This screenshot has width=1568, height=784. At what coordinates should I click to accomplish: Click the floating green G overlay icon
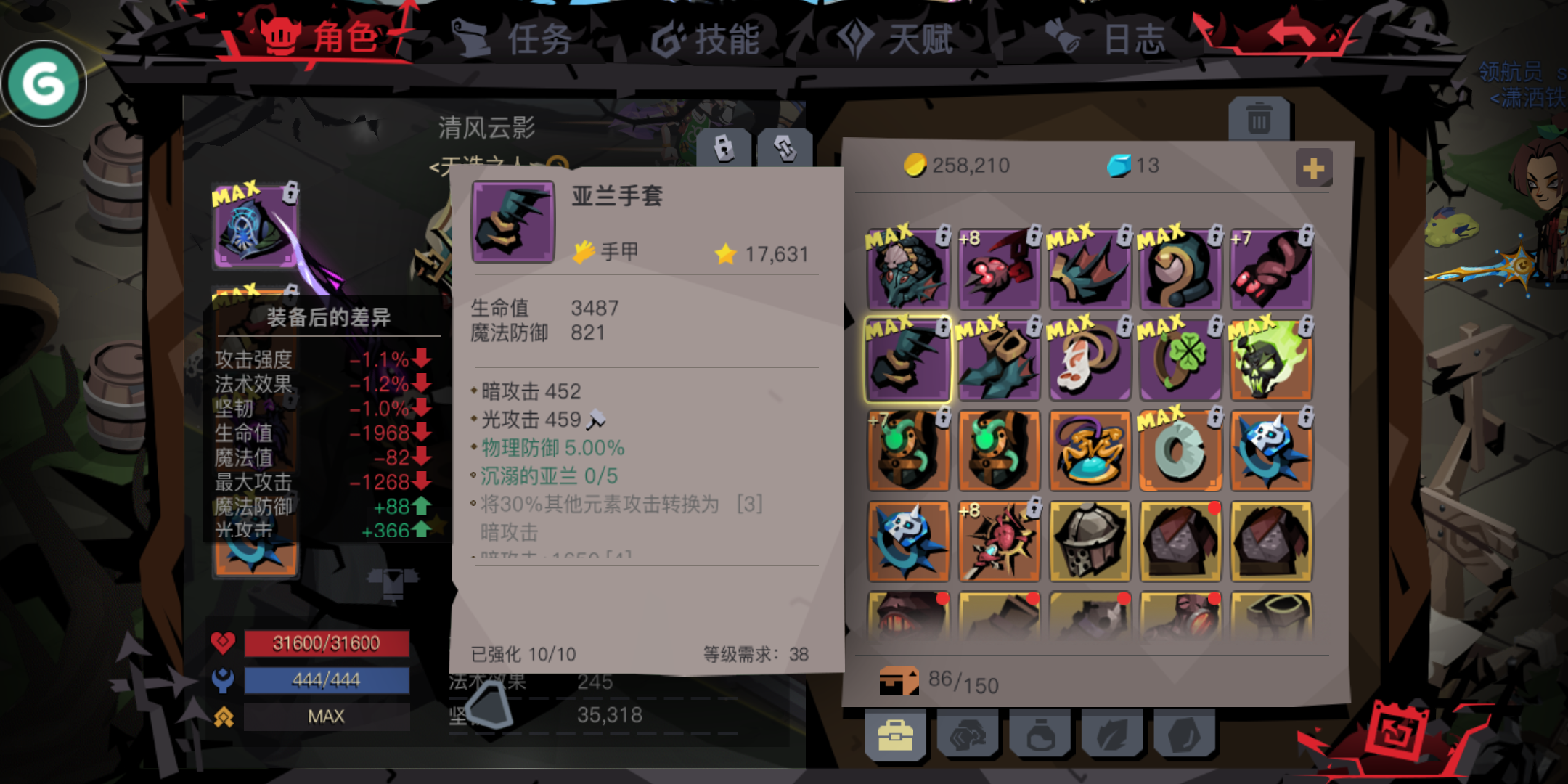(x=44, y=83)
